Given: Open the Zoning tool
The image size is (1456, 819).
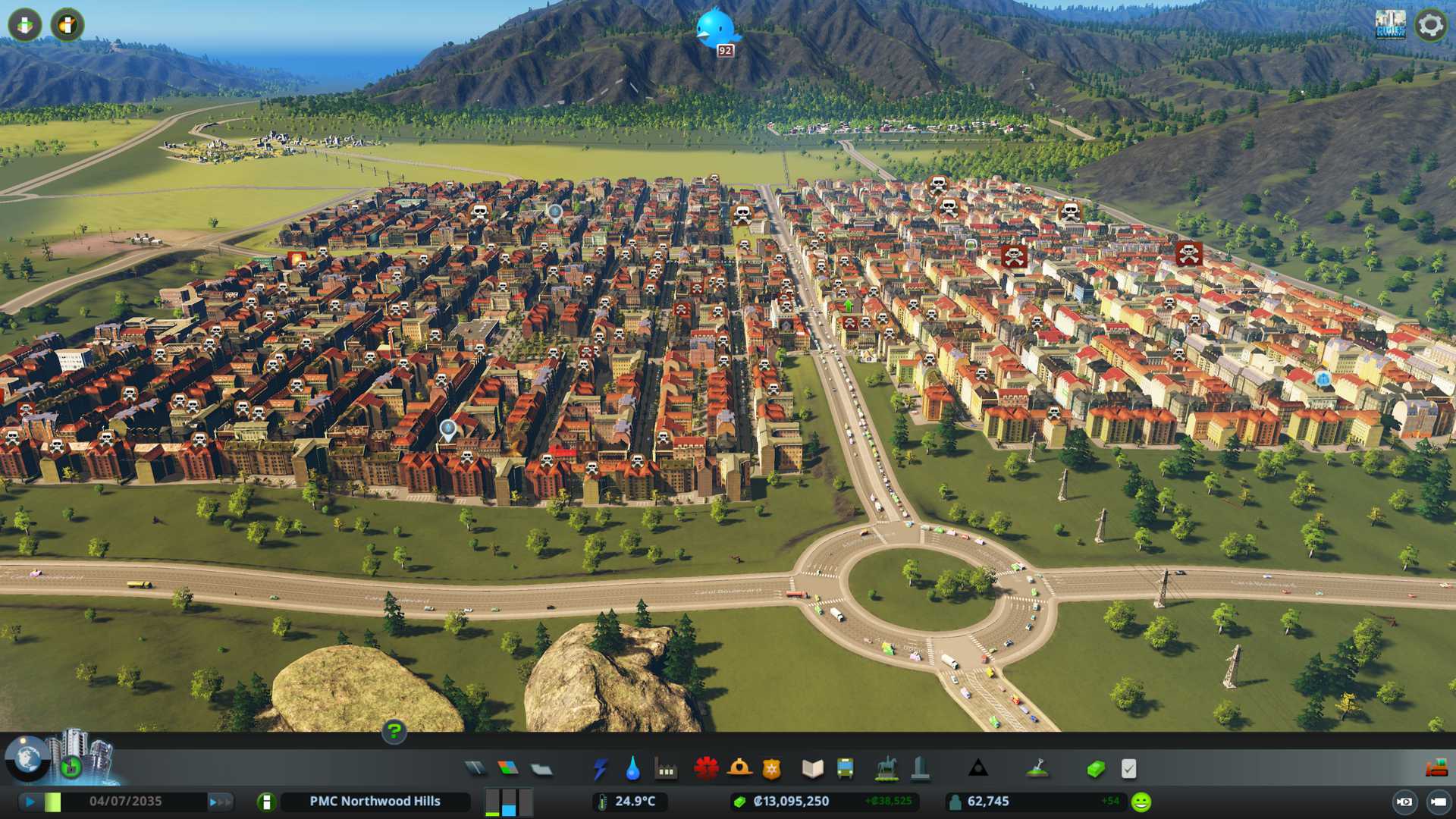Looking at the screenshot, I should pos(508,769).
